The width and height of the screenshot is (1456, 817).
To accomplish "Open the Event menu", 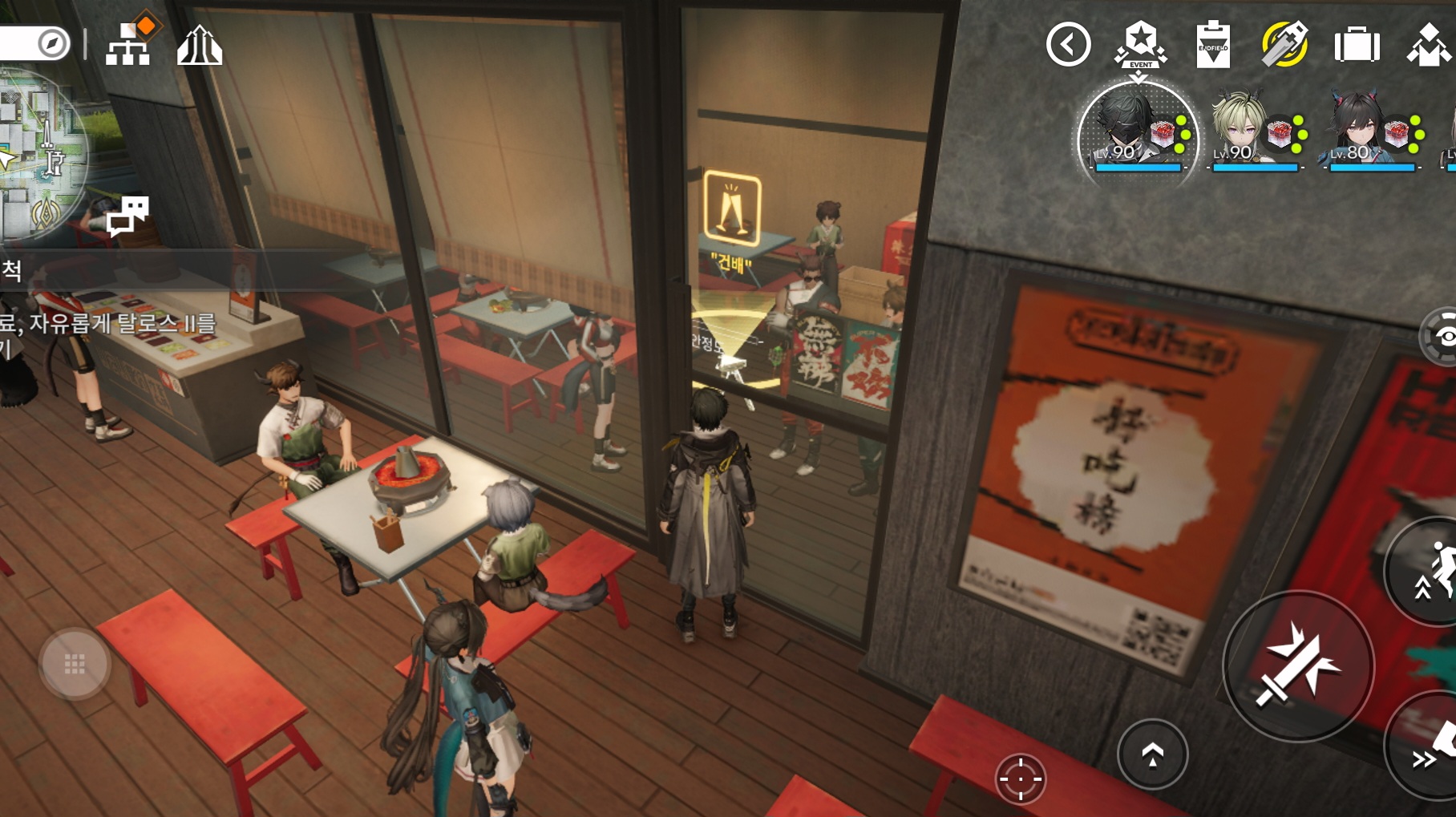I will pyautogui.click(x=1140, y=44).
